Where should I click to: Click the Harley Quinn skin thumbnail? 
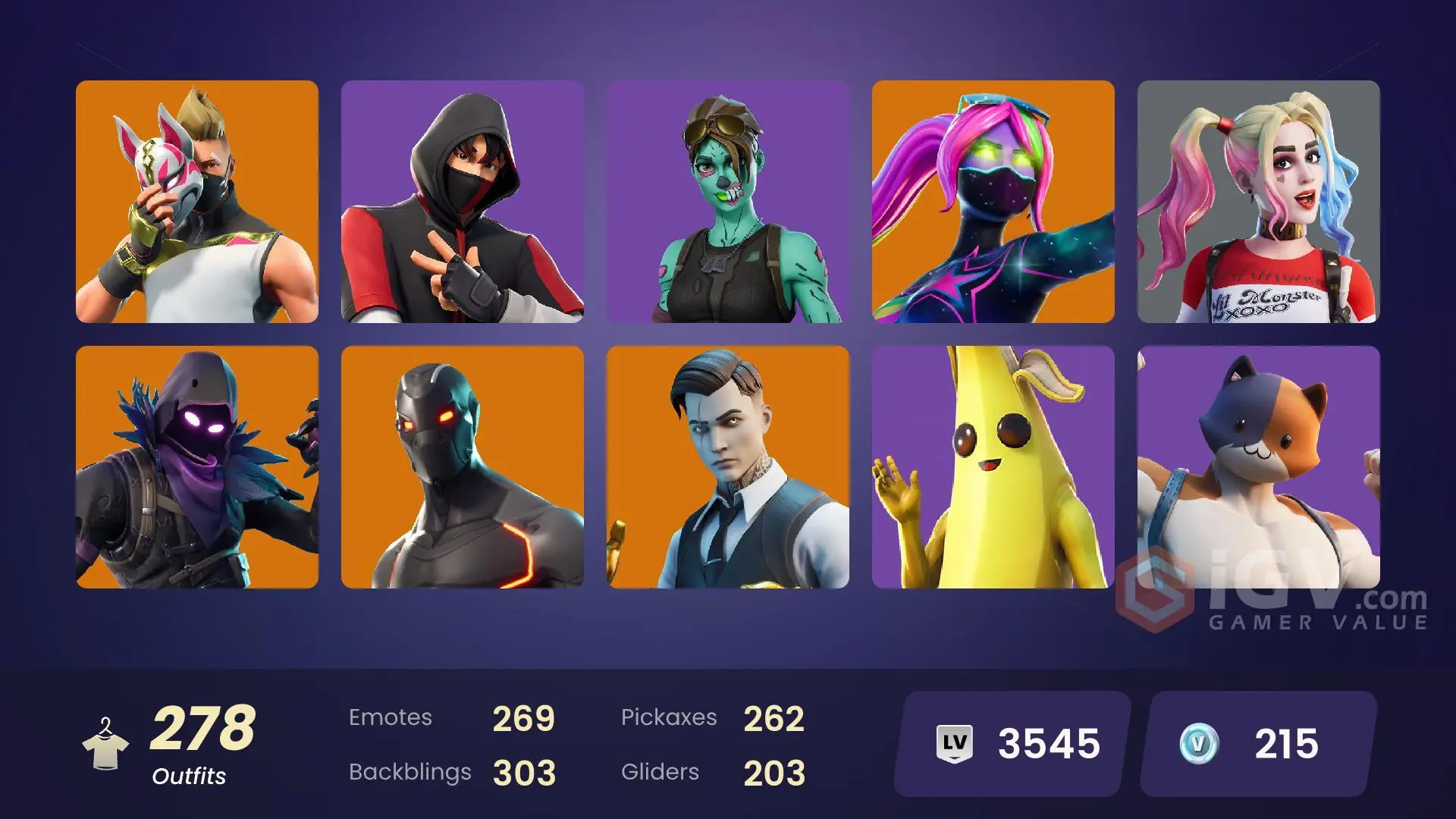click(x=1259, y=205)
